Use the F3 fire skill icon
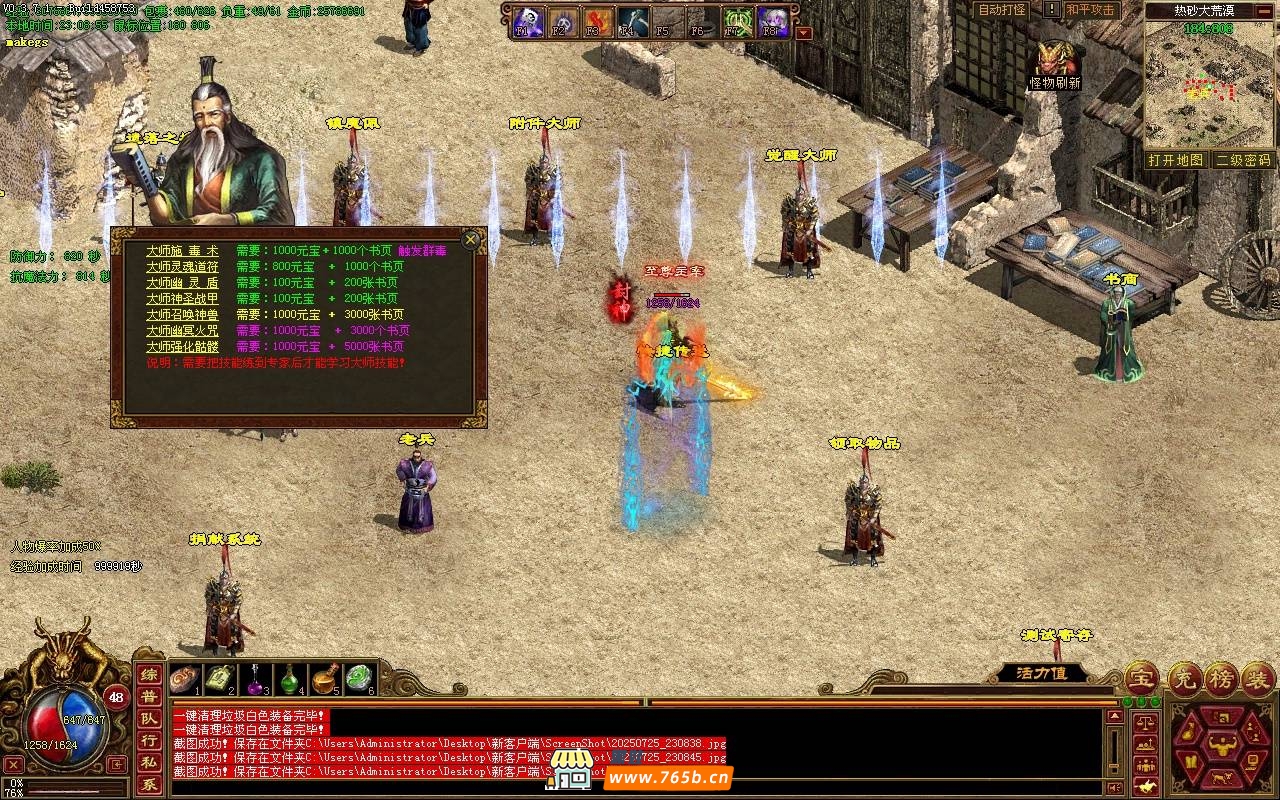Screen dimensions: 1280x800 pyautogui.click(x=598, y=21)
